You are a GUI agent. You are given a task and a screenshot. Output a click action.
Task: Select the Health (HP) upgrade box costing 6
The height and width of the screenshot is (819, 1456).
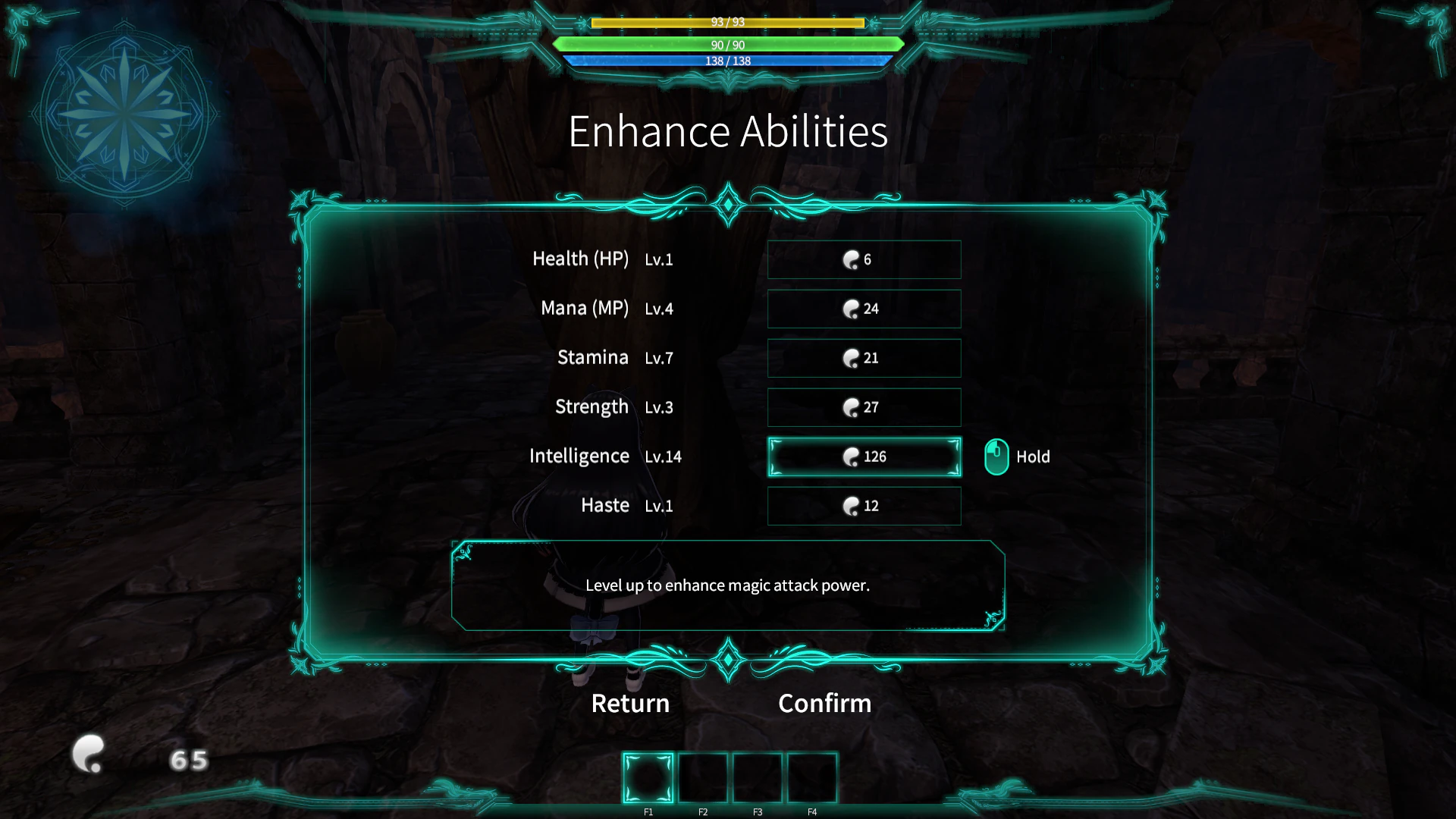[x=864, y=259]
